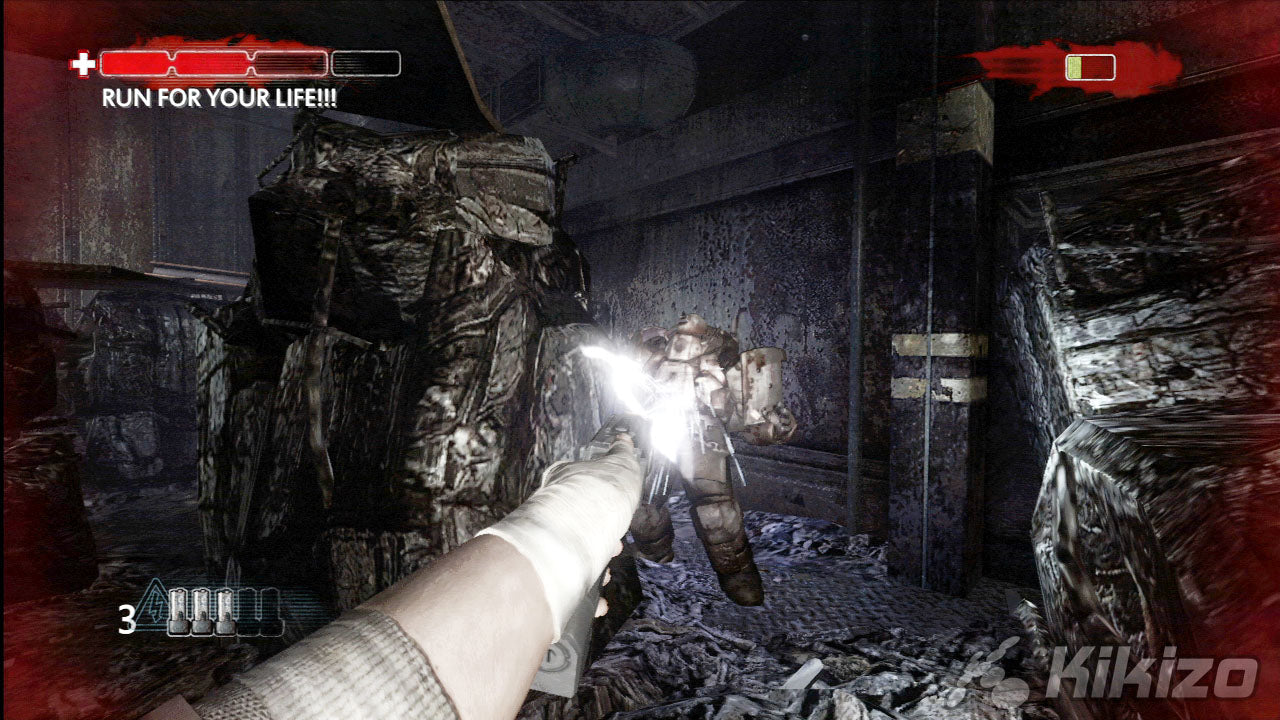Select the green flashlight battery indicator

pyautogui.click(x=1076, y=68)
